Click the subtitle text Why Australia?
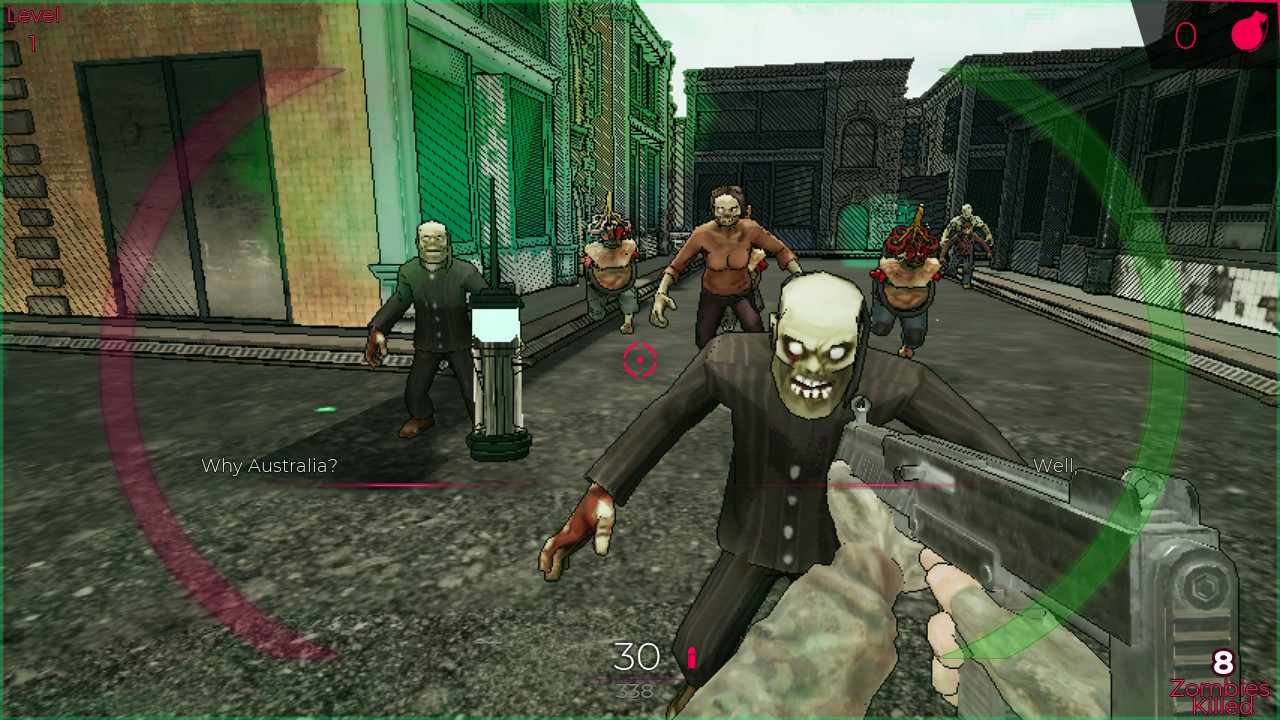 pyautogui.click(x=268, y=465)
